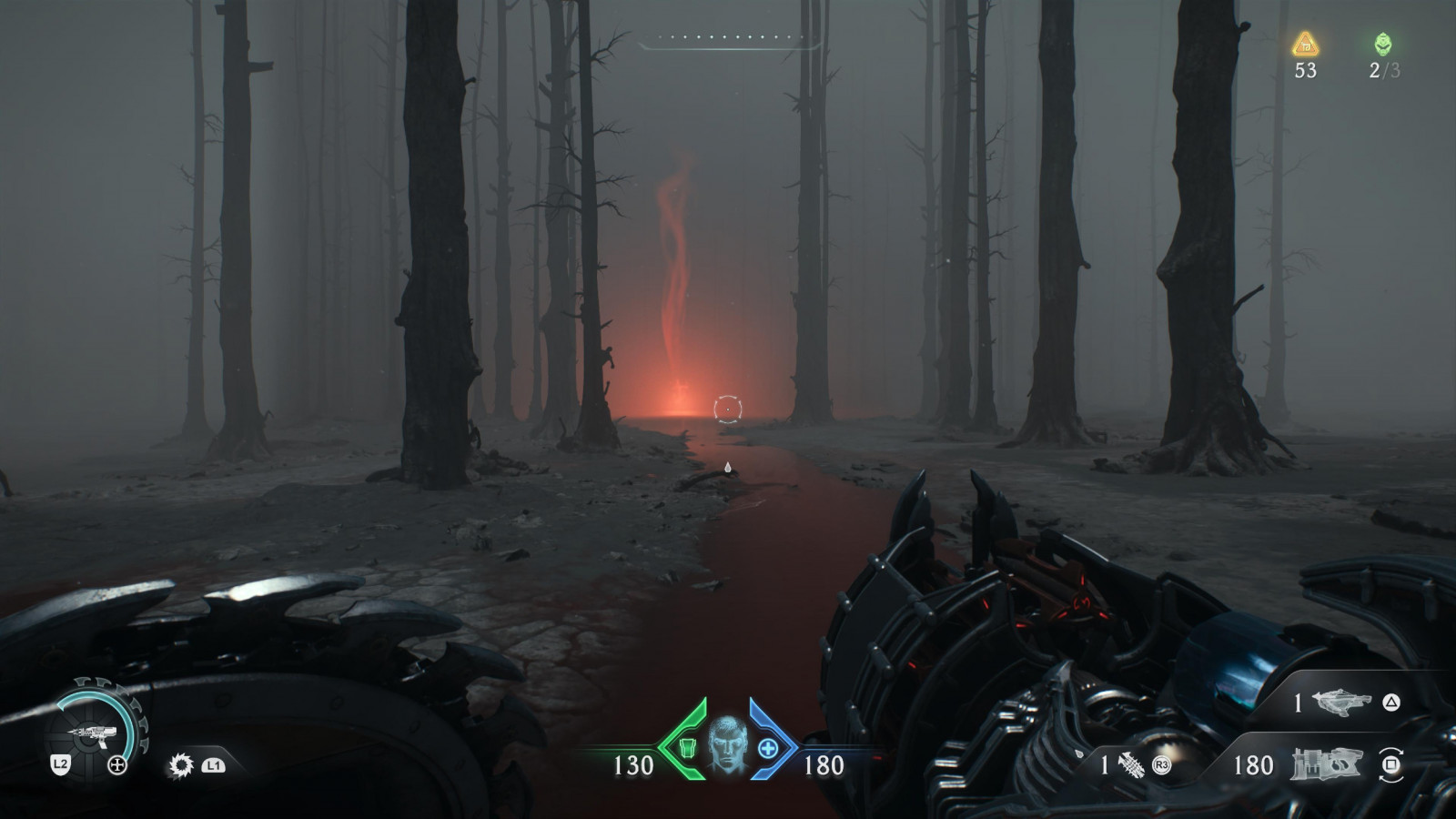Open the weapon wheel gun icon
The height and width of the screenshot is (819, 1456).
(x=92, y=733)
